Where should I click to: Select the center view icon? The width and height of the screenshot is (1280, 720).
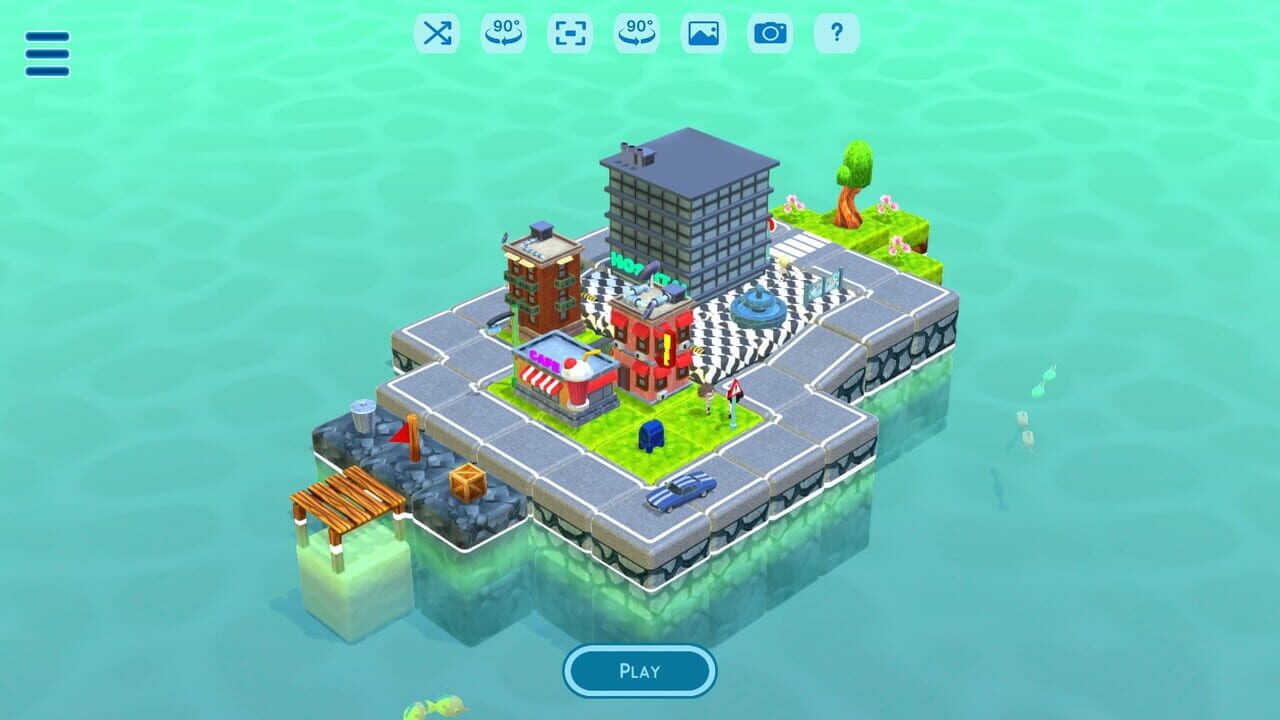pyautogui.click(x=570, y=33)
